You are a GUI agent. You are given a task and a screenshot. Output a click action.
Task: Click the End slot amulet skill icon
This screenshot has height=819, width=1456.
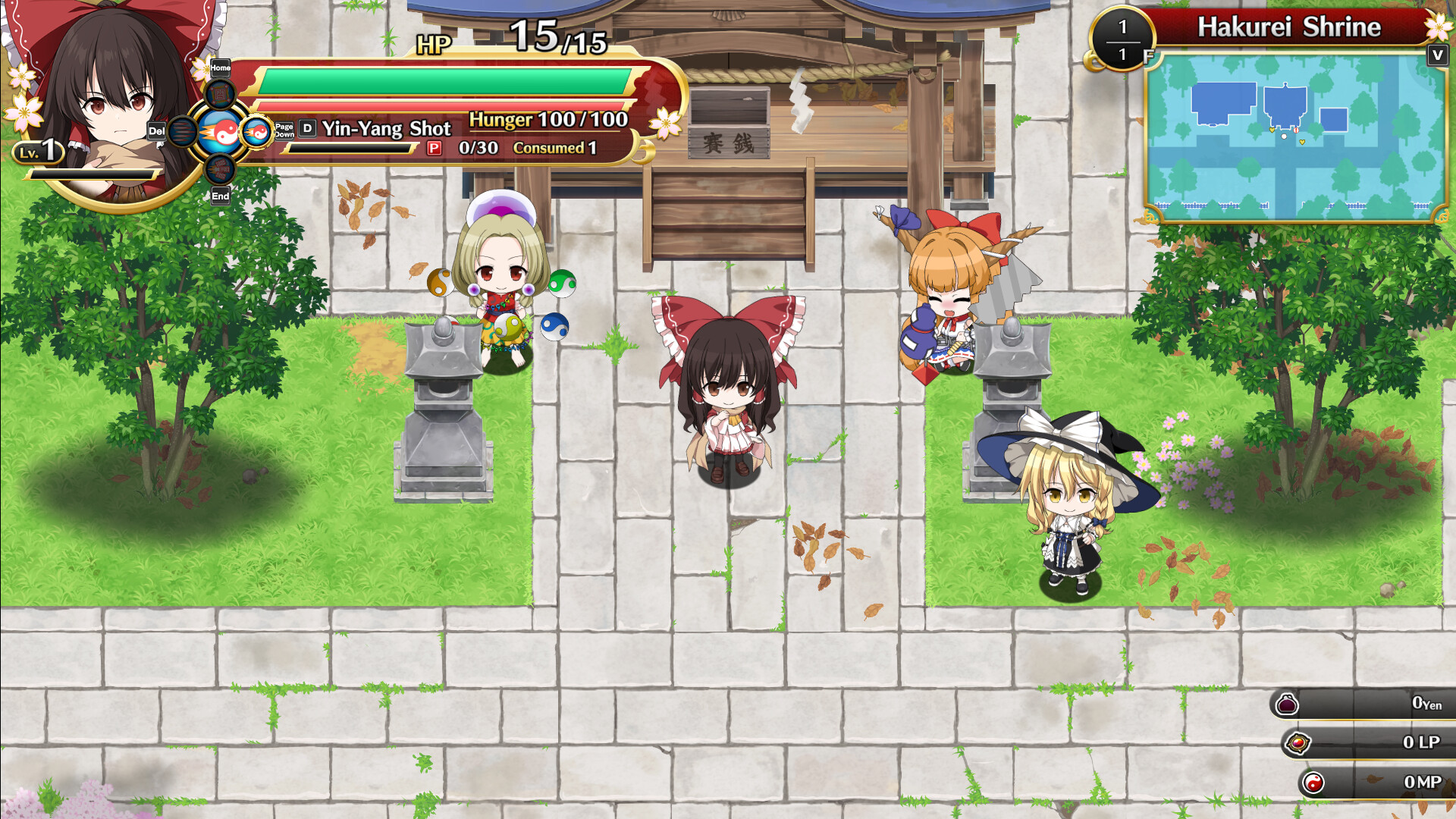coord(220,170)
